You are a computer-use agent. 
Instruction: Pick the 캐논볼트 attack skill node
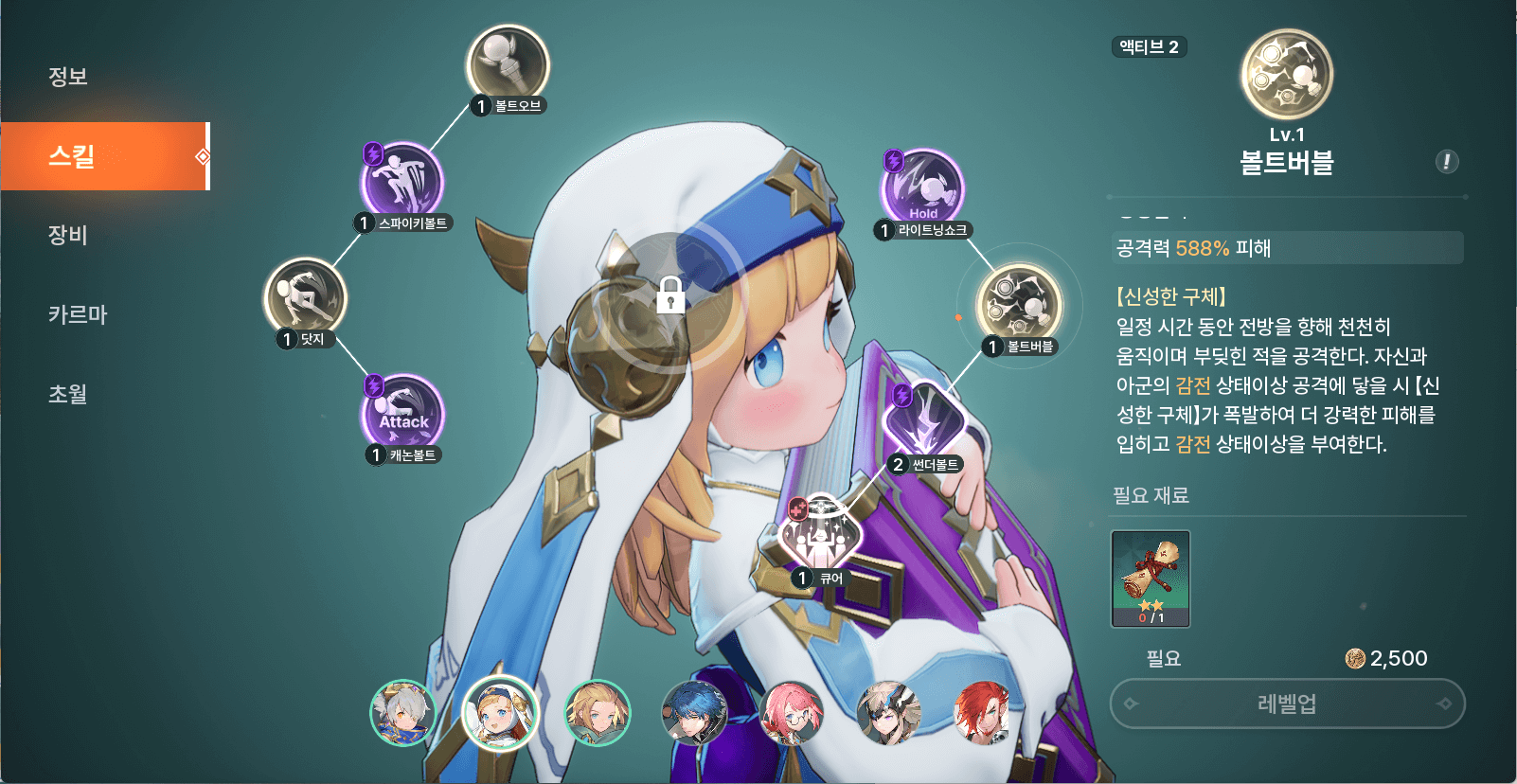(403, 415)
